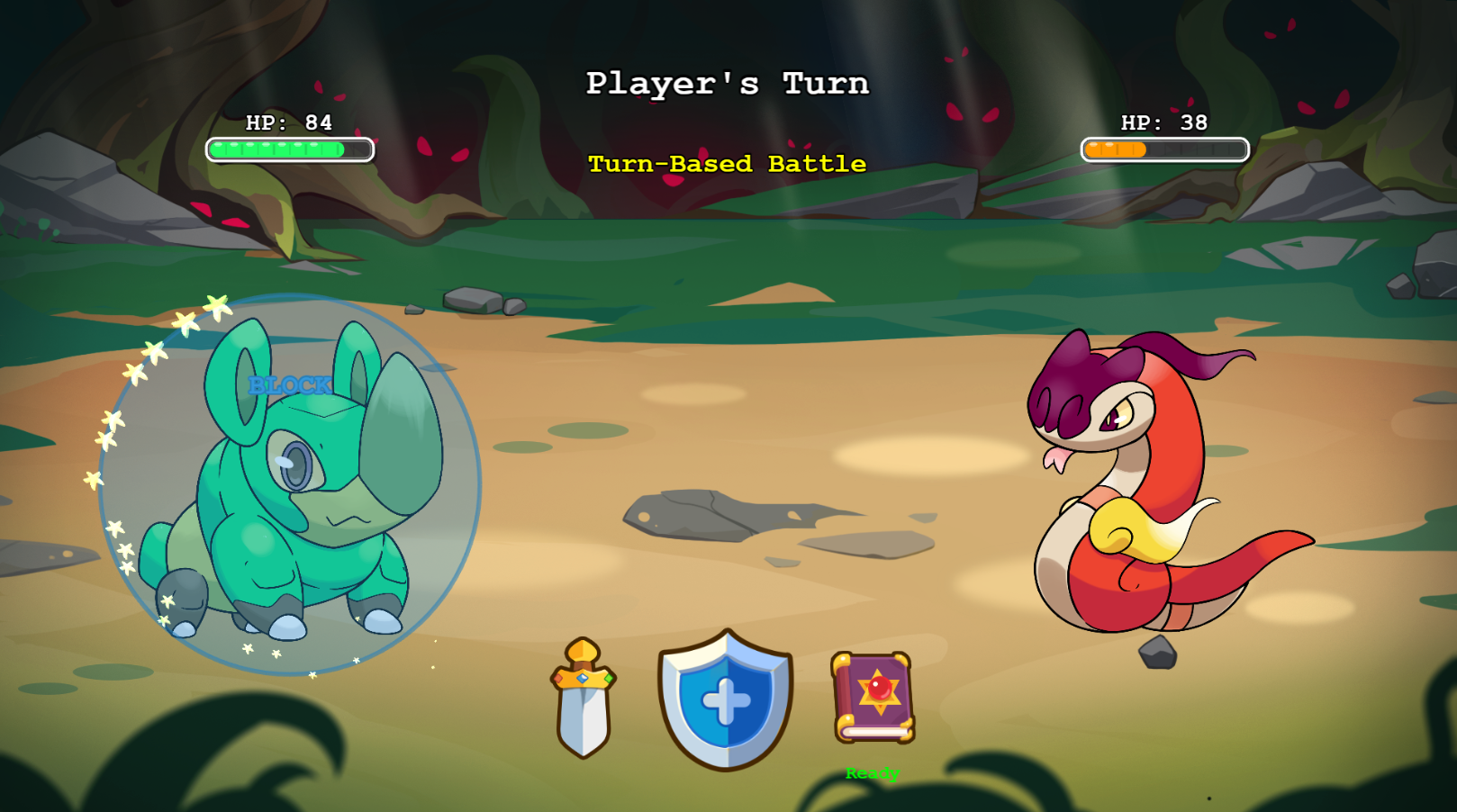Viewport: 1457px width, 812px height.
Task: Cast the spellbook magic ability
Action: [873, 698]
